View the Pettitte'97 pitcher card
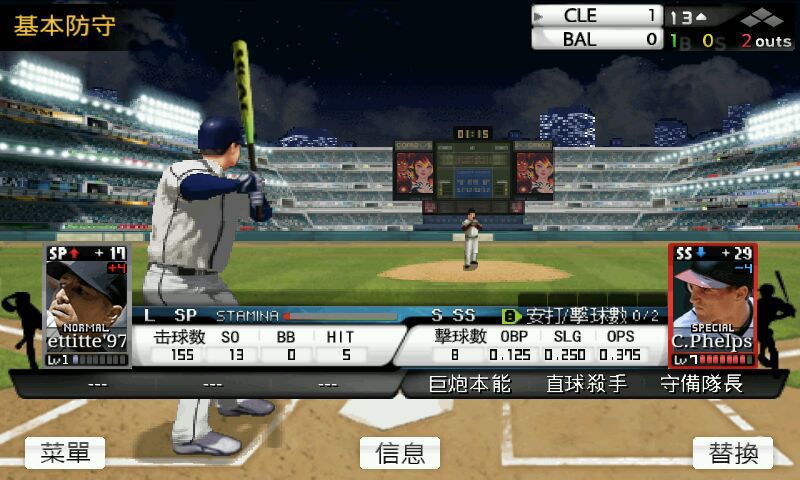 click(87, 305)
